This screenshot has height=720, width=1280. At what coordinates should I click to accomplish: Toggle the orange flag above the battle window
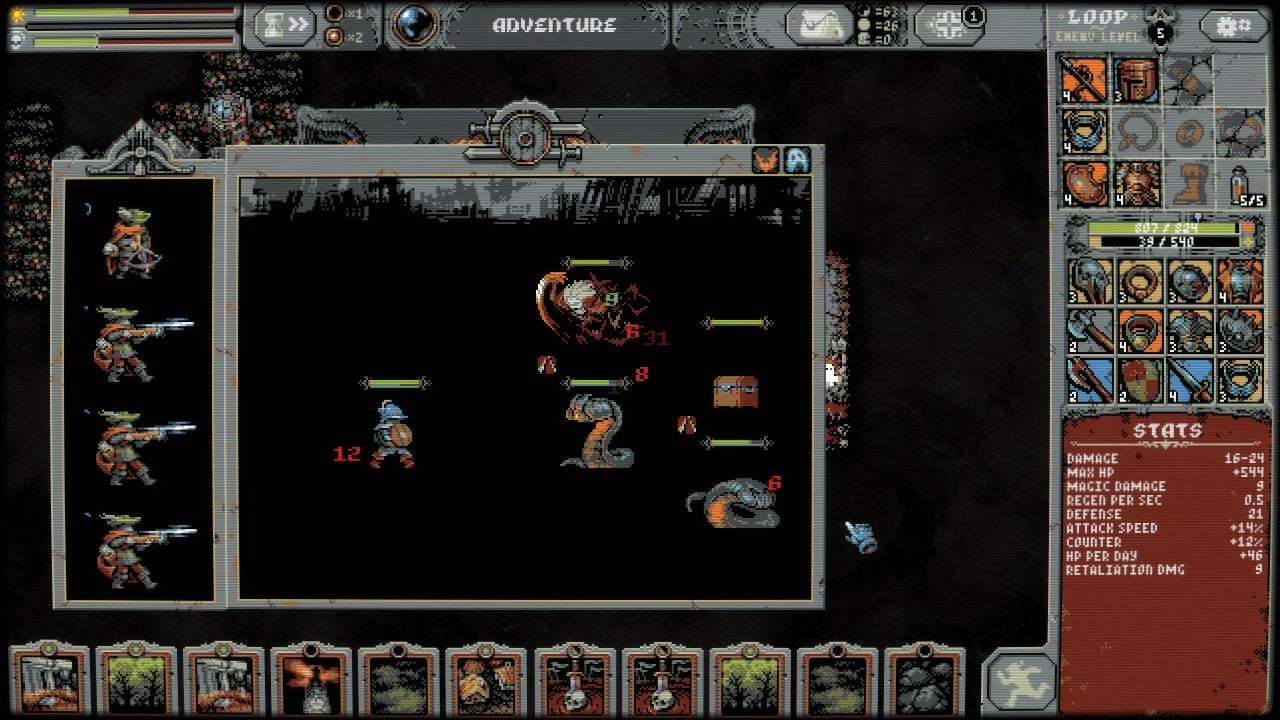[766, 161]
